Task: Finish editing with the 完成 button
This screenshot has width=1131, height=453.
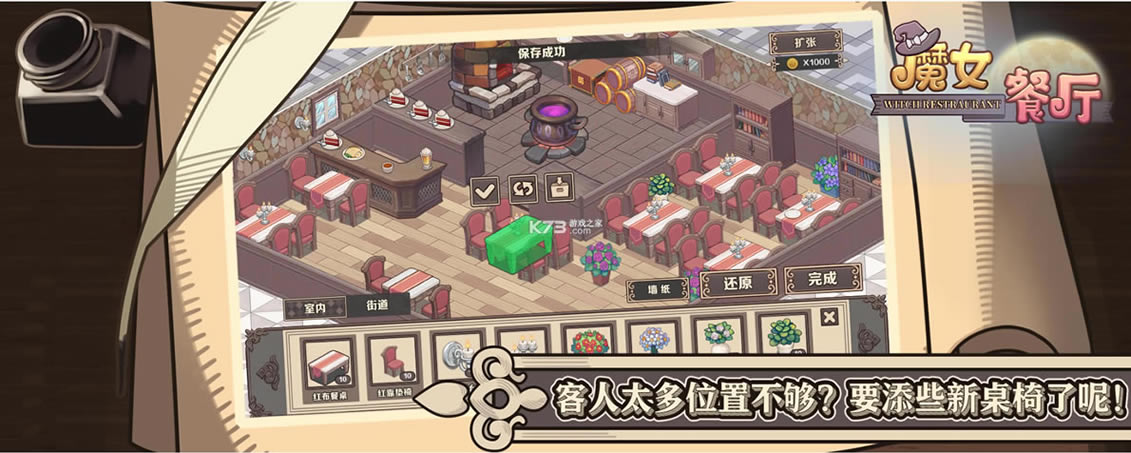Action: tap(821, 278)
